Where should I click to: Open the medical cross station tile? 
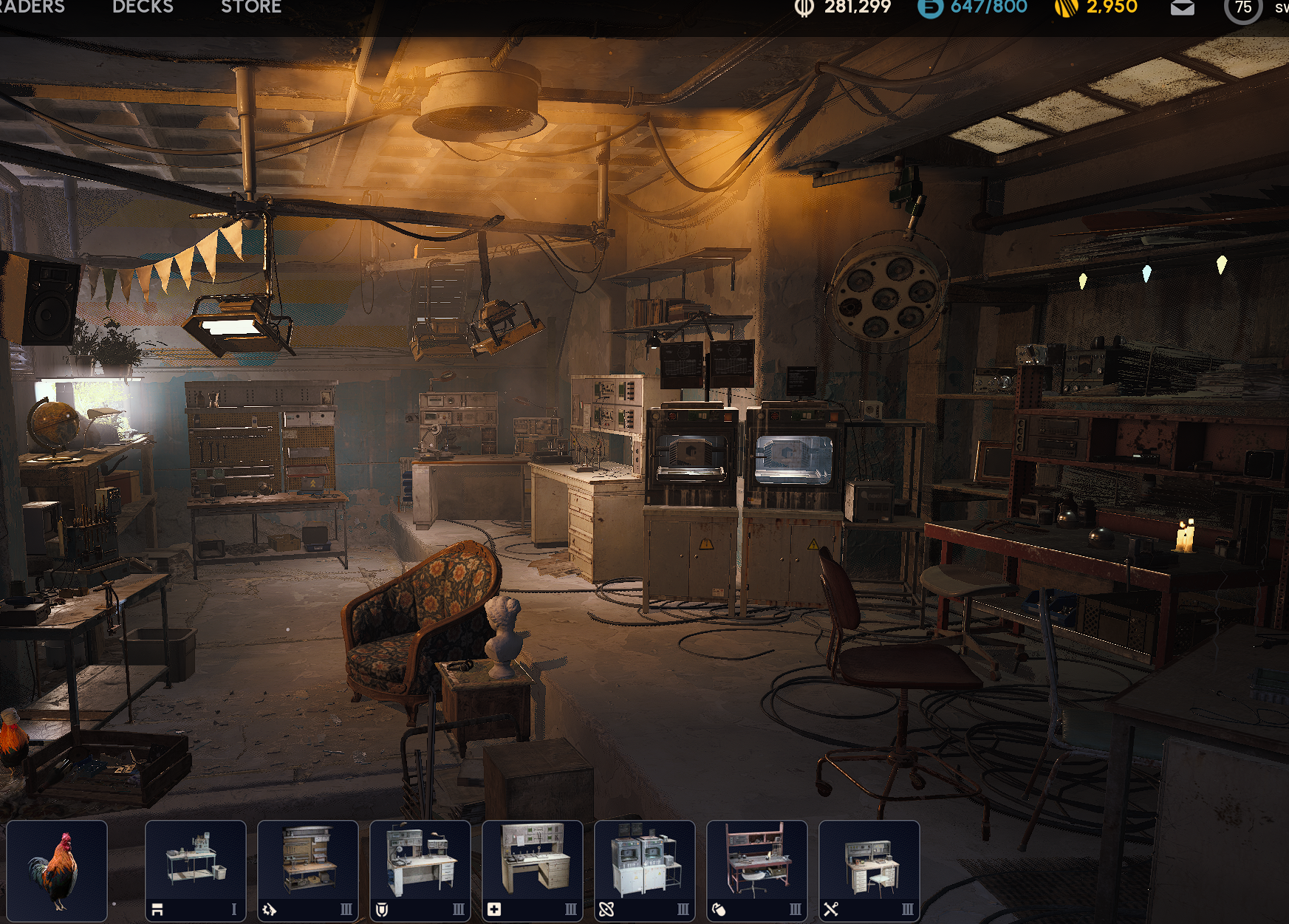coord(533,870)
